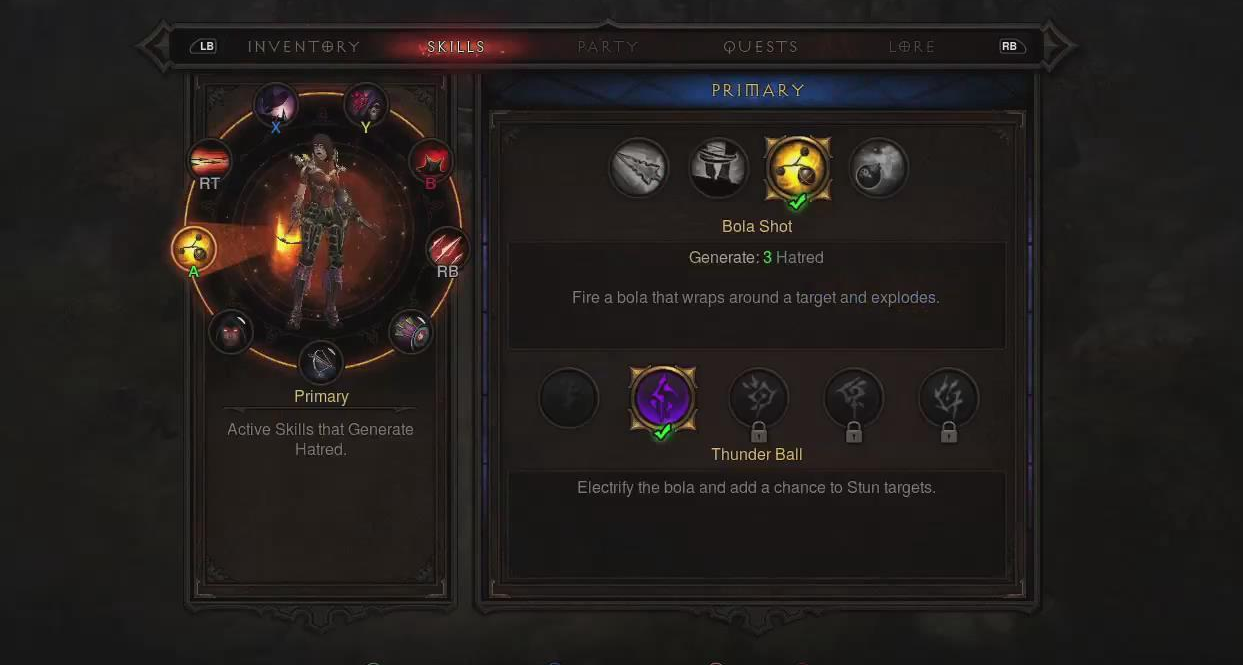This screenshot has height=665, width=1243.
Task: Open the hooded red-eyed face skill slot
Action: pos(231,331)
